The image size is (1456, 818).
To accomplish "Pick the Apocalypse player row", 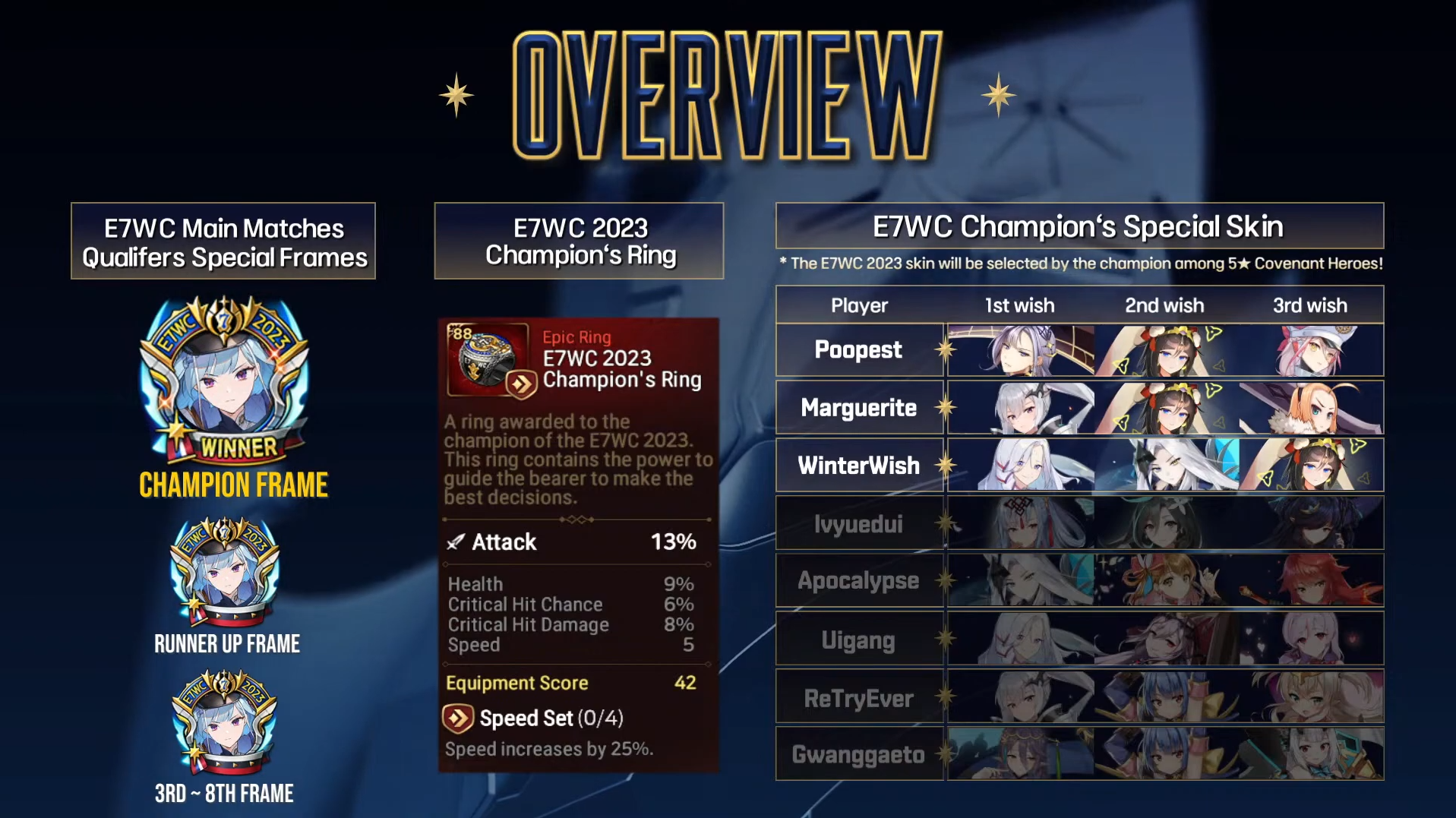I will click(x=858, y=581).
